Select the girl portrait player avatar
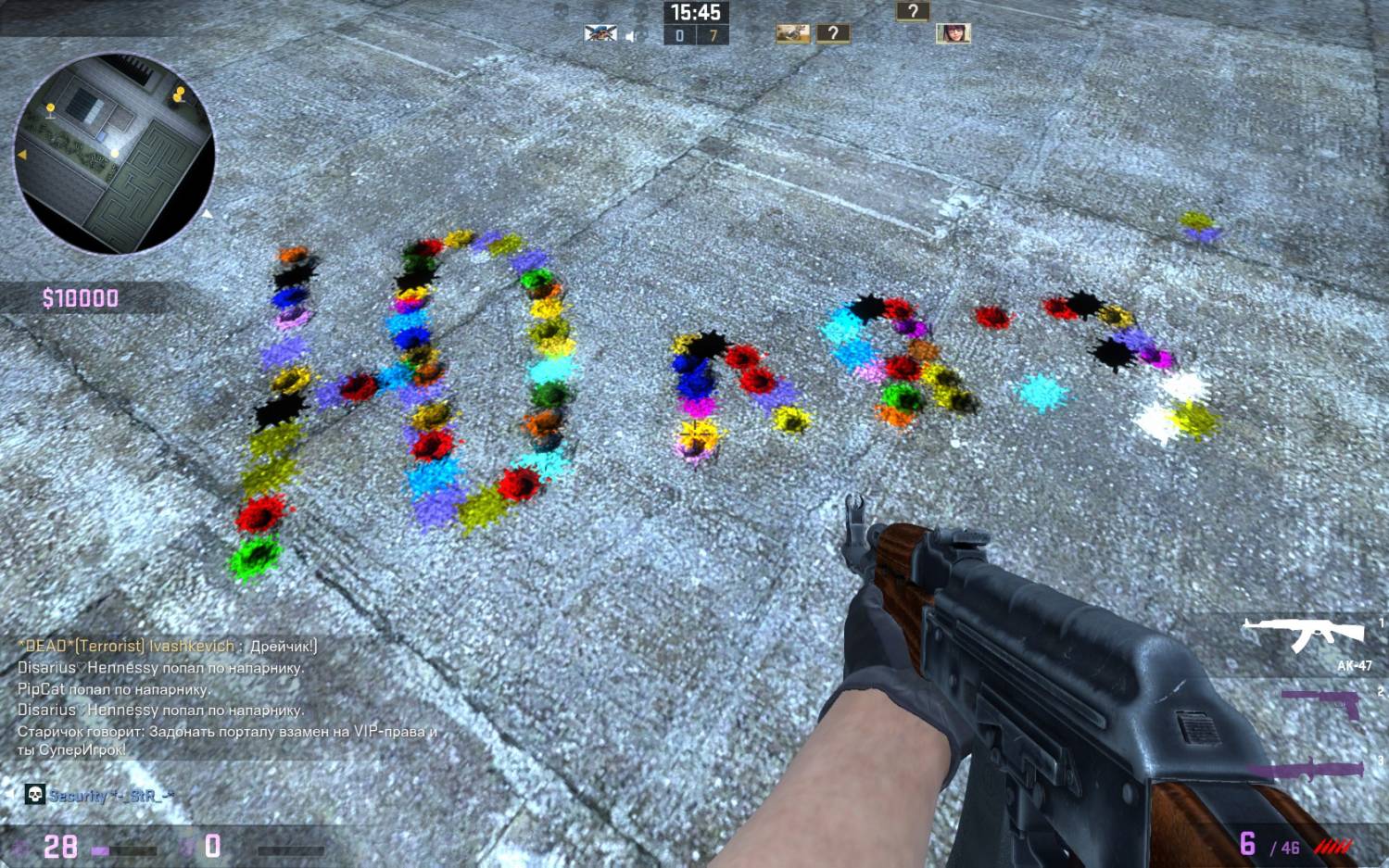The image size is (1389, 868). (x=952, y=34)
